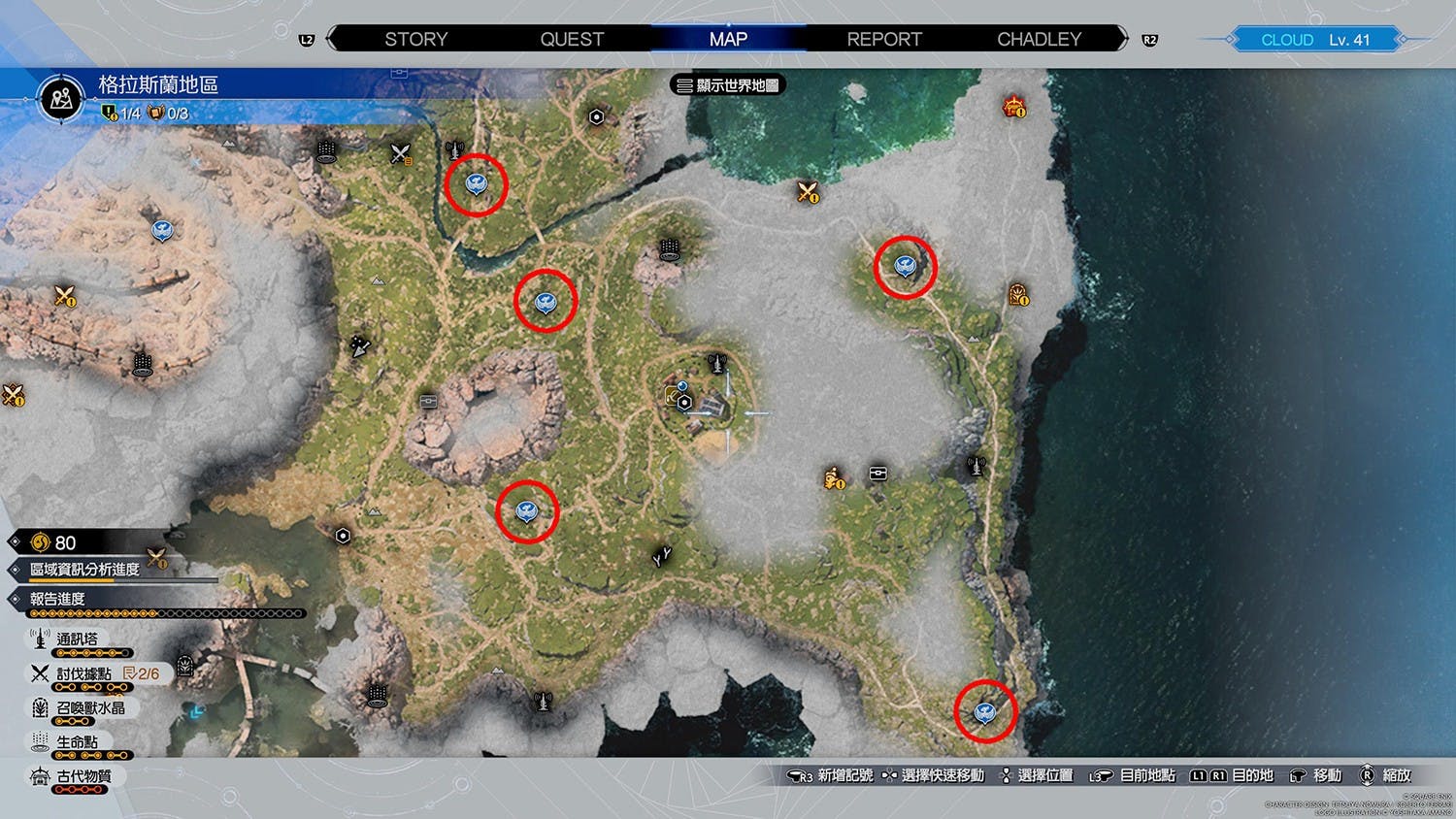Pick the 生命點 legend entry

77,742
